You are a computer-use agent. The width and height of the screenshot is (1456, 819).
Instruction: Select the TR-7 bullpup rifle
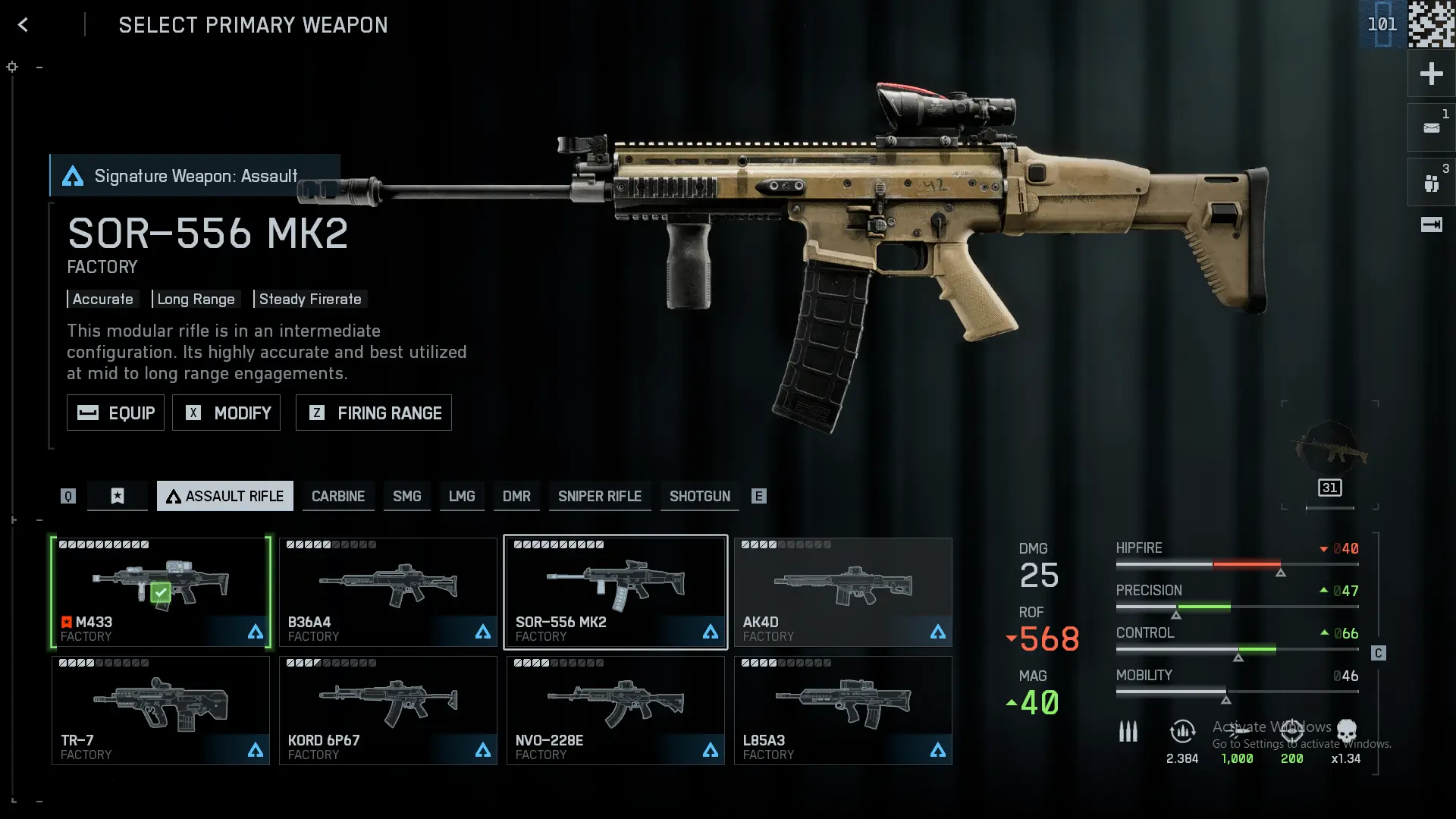(161, 711)
